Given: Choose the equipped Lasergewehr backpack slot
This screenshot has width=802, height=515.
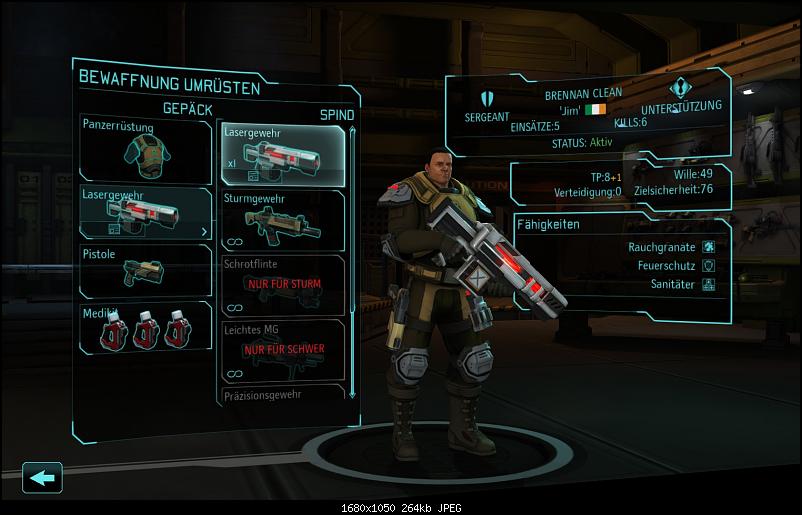Looking at the screenshot, I should (x=145, y=212).
